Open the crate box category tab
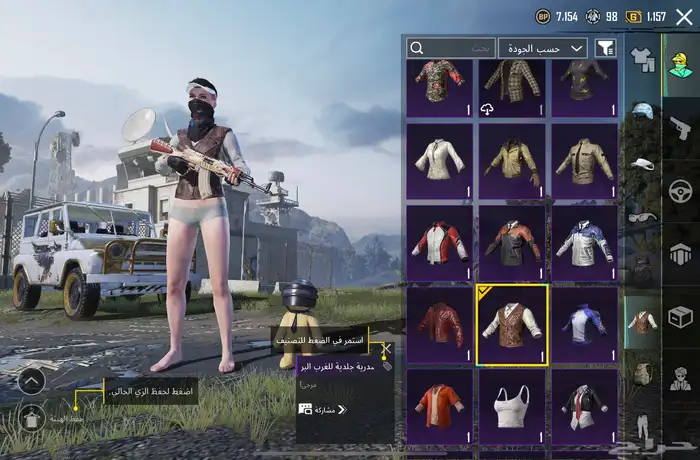 (681, 317)
